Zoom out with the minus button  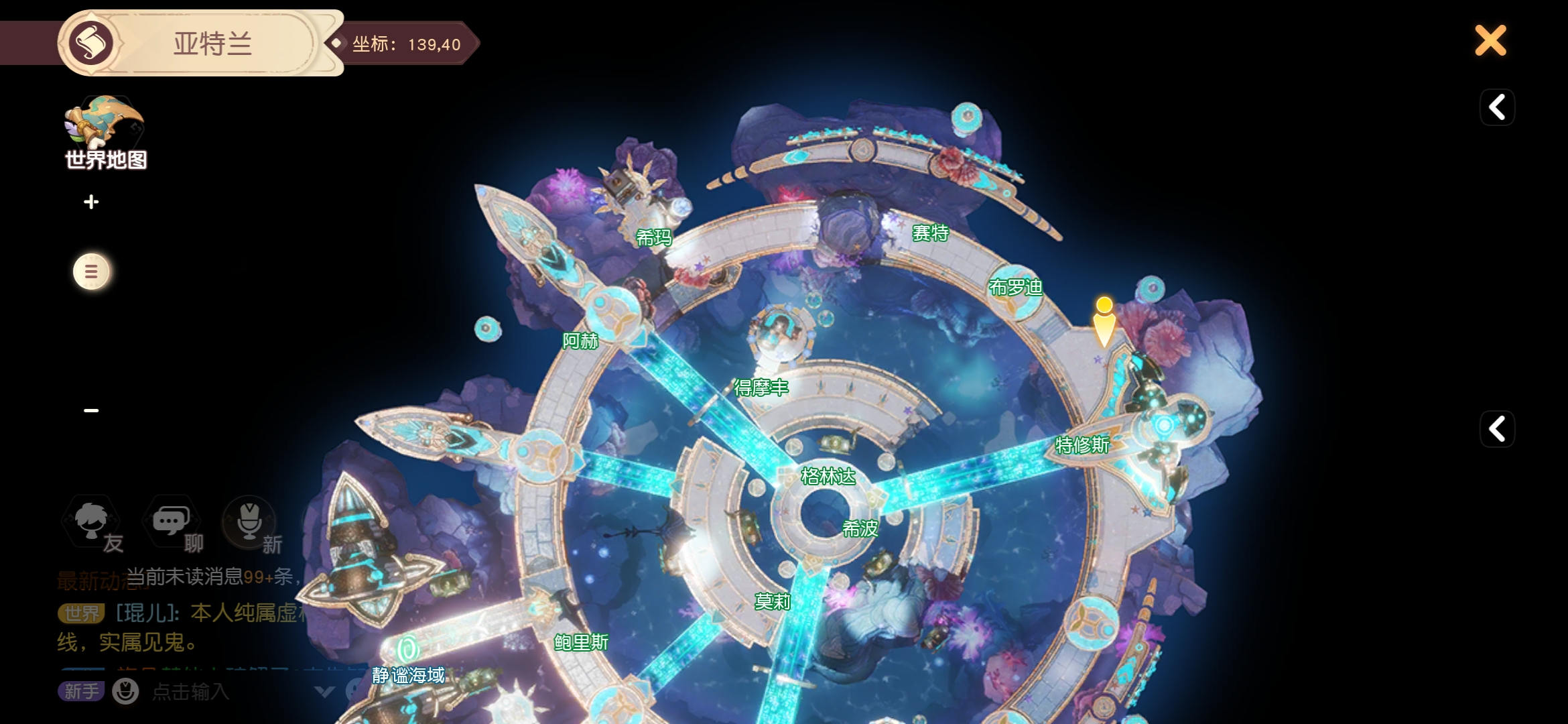91,410
